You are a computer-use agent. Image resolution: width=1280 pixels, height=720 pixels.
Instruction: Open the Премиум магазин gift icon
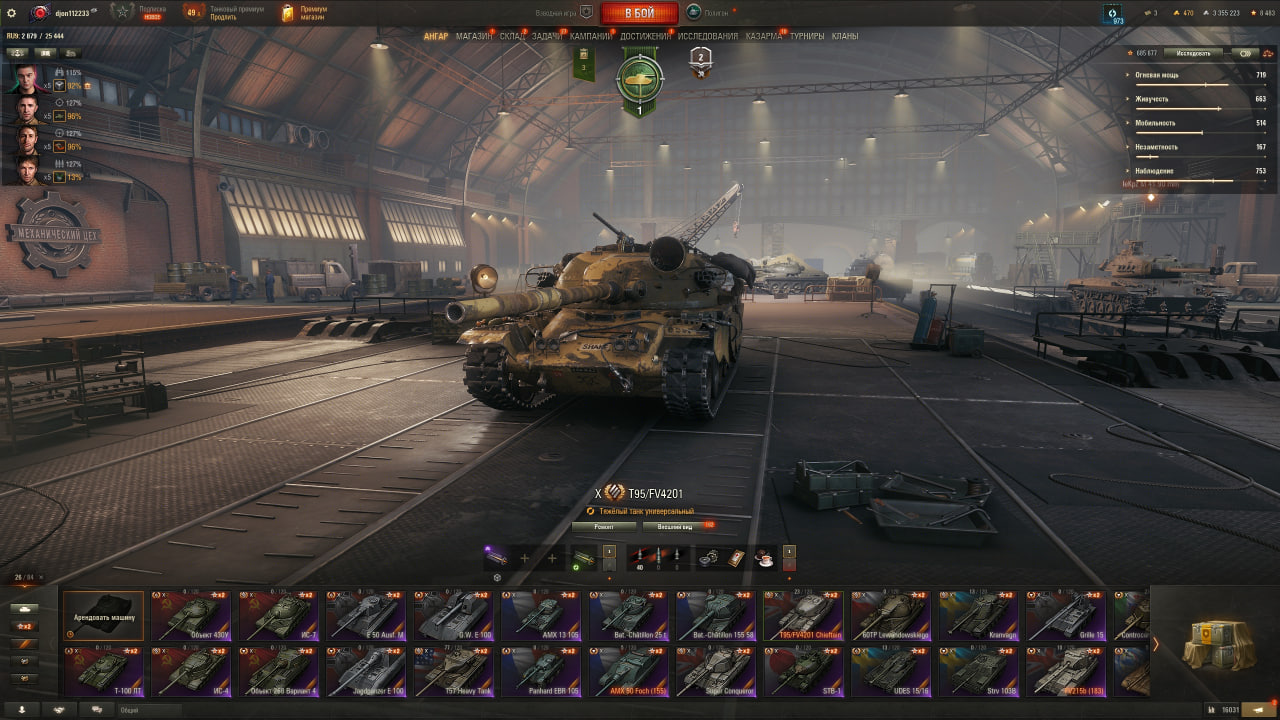pyautogui.click(x=290, y=13)
